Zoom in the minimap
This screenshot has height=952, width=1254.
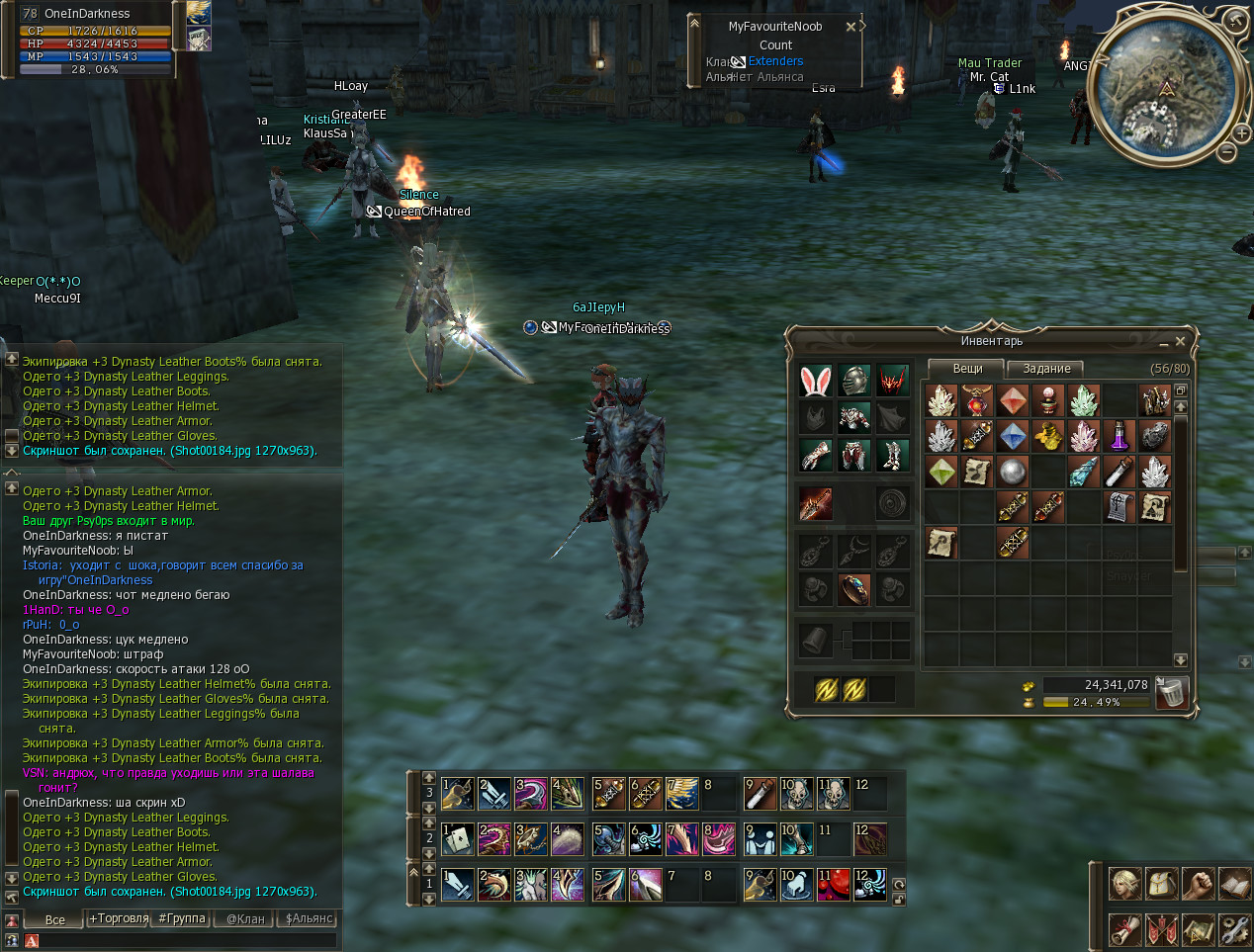click(x=1241, y=131)
